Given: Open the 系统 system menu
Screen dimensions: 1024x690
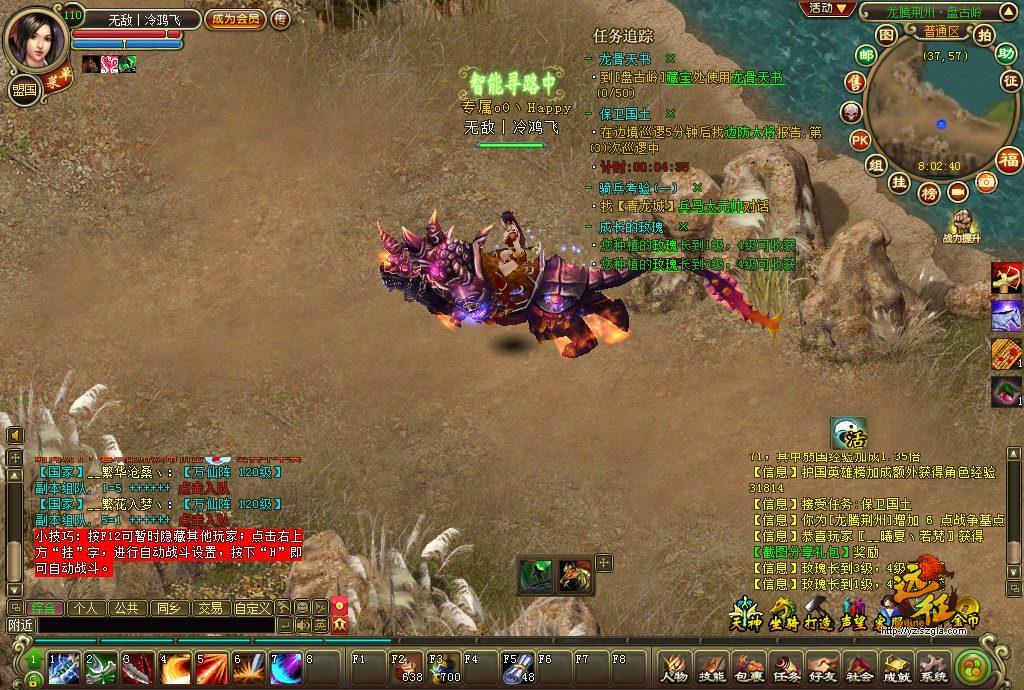Looking at the screenshot, I should (934, 666).
